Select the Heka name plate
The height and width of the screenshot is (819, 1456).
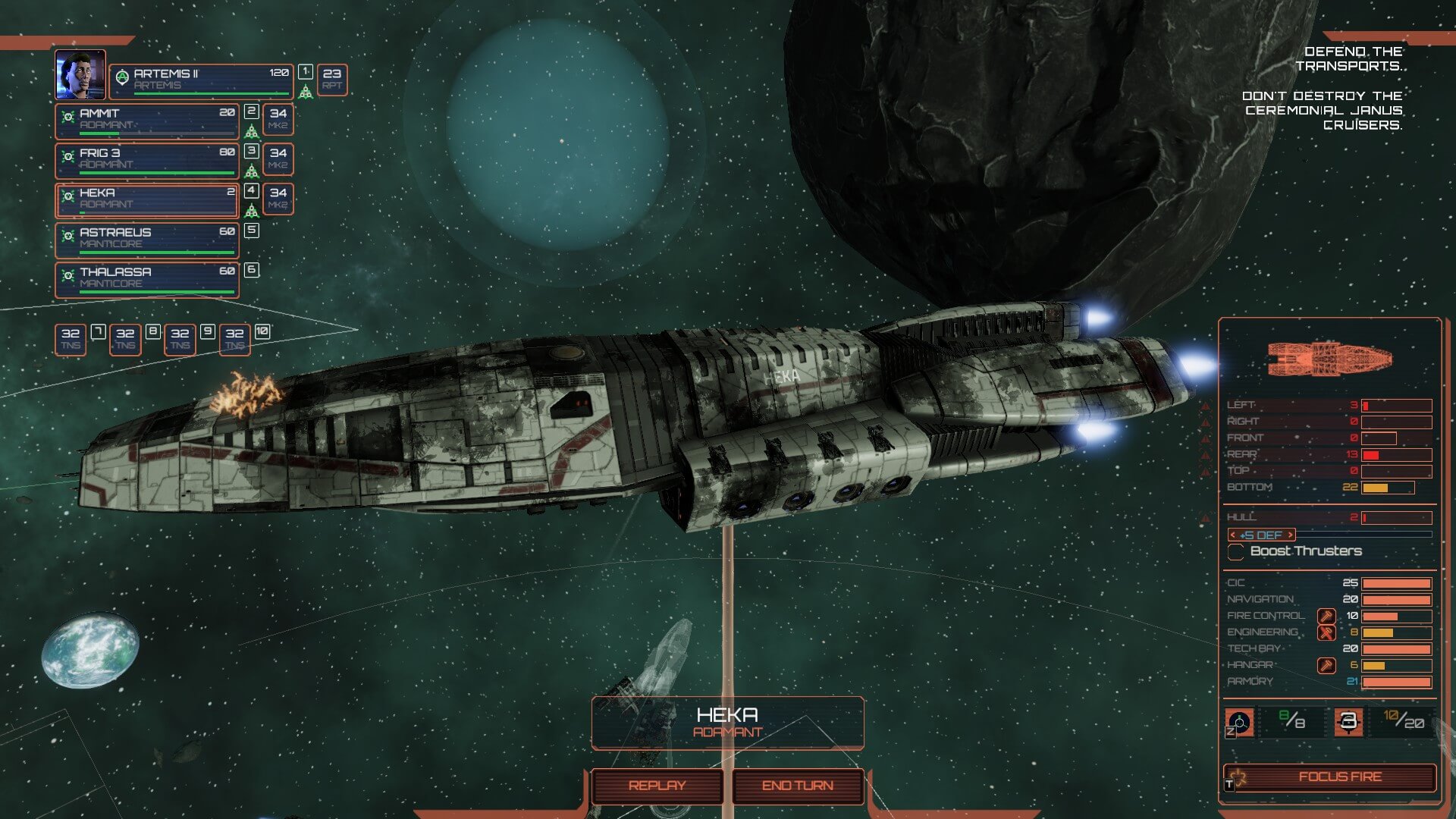point(727,722)
